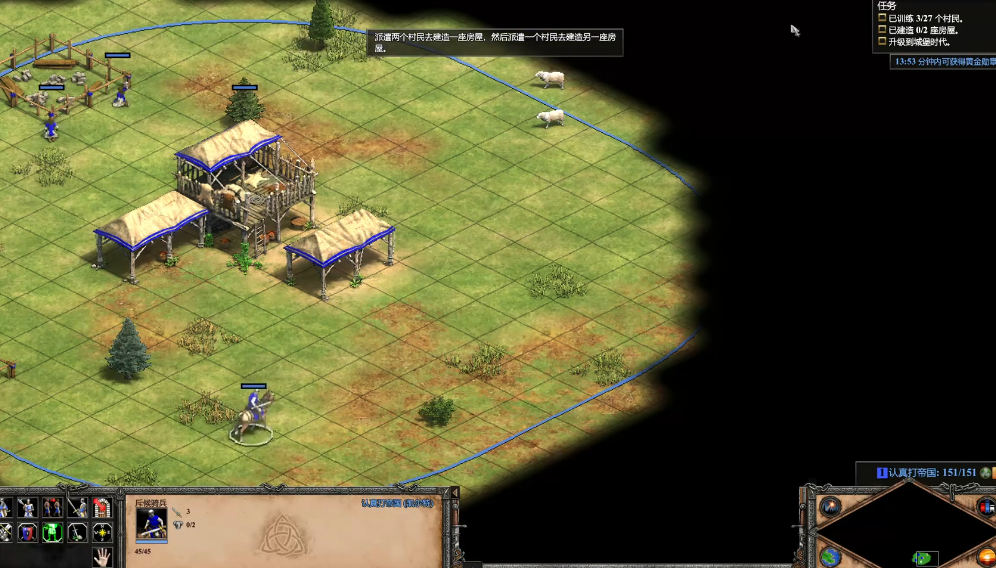Screen dimensions: 996x568
Task: Activate the minimap flare signal button
Action: coord(830,507)
